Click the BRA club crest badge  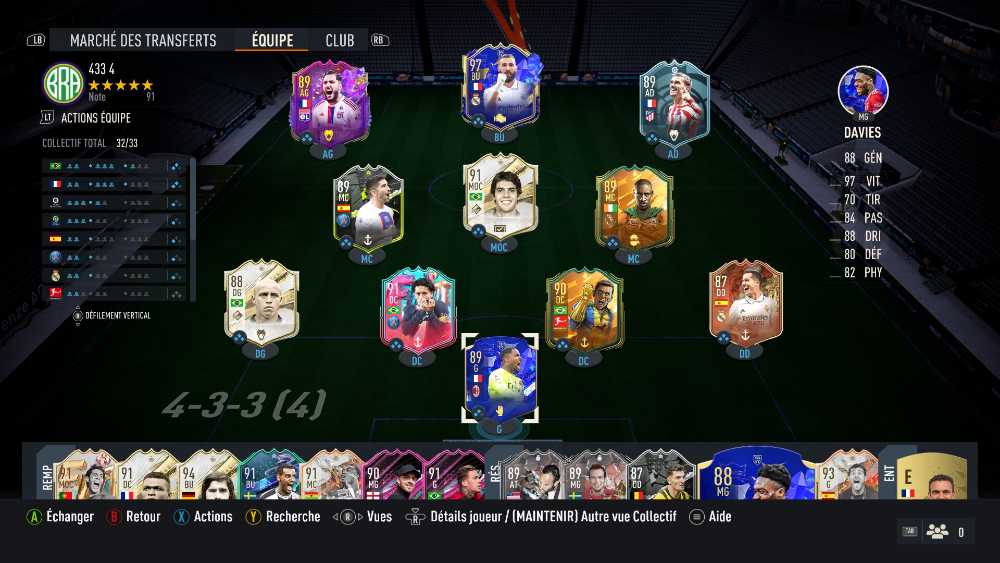click(63, 83)
